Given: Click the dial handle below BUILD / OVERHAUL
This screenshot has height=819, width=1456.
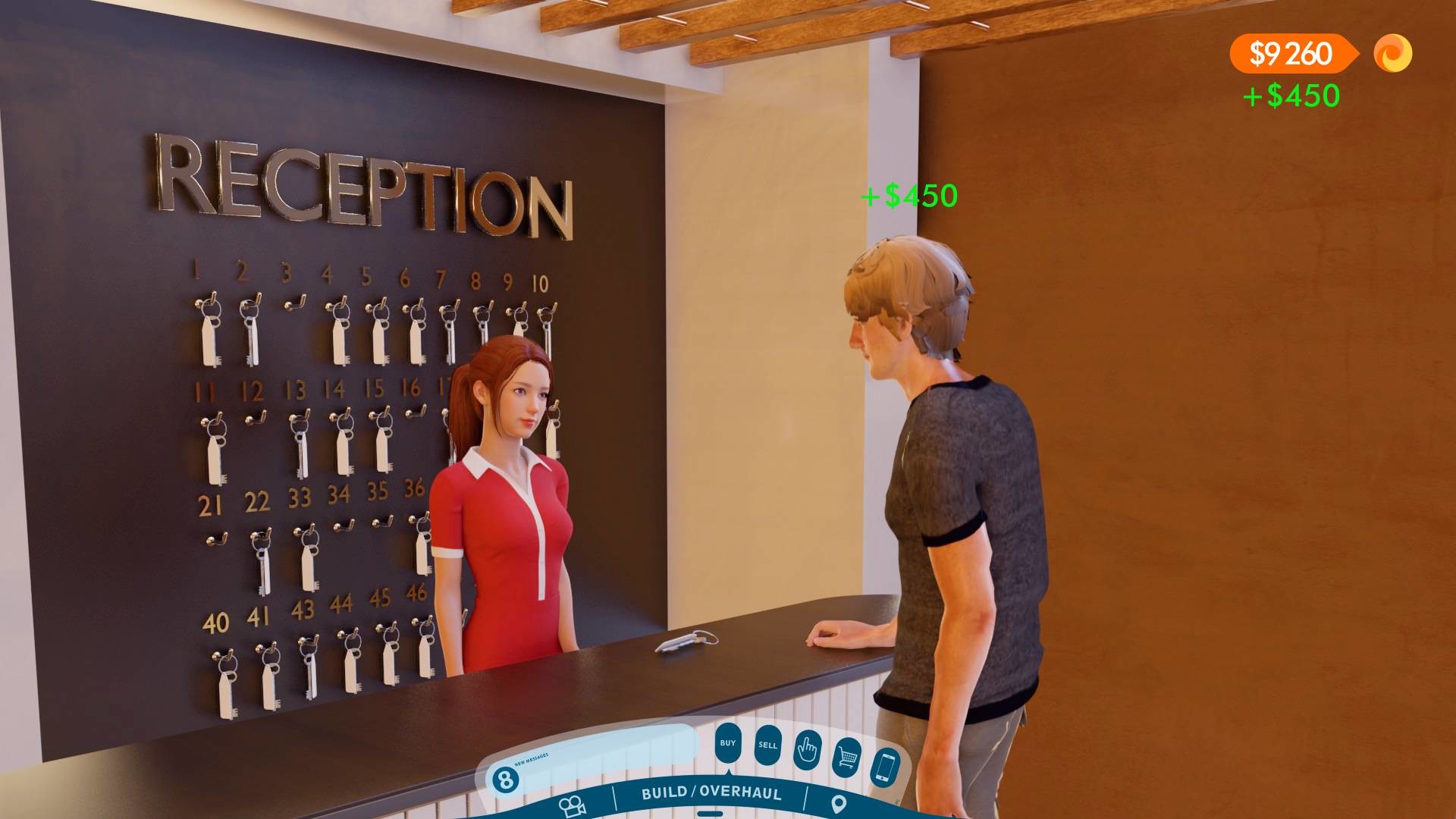Looking at the screenshot, I should click(x=710, y=814).
